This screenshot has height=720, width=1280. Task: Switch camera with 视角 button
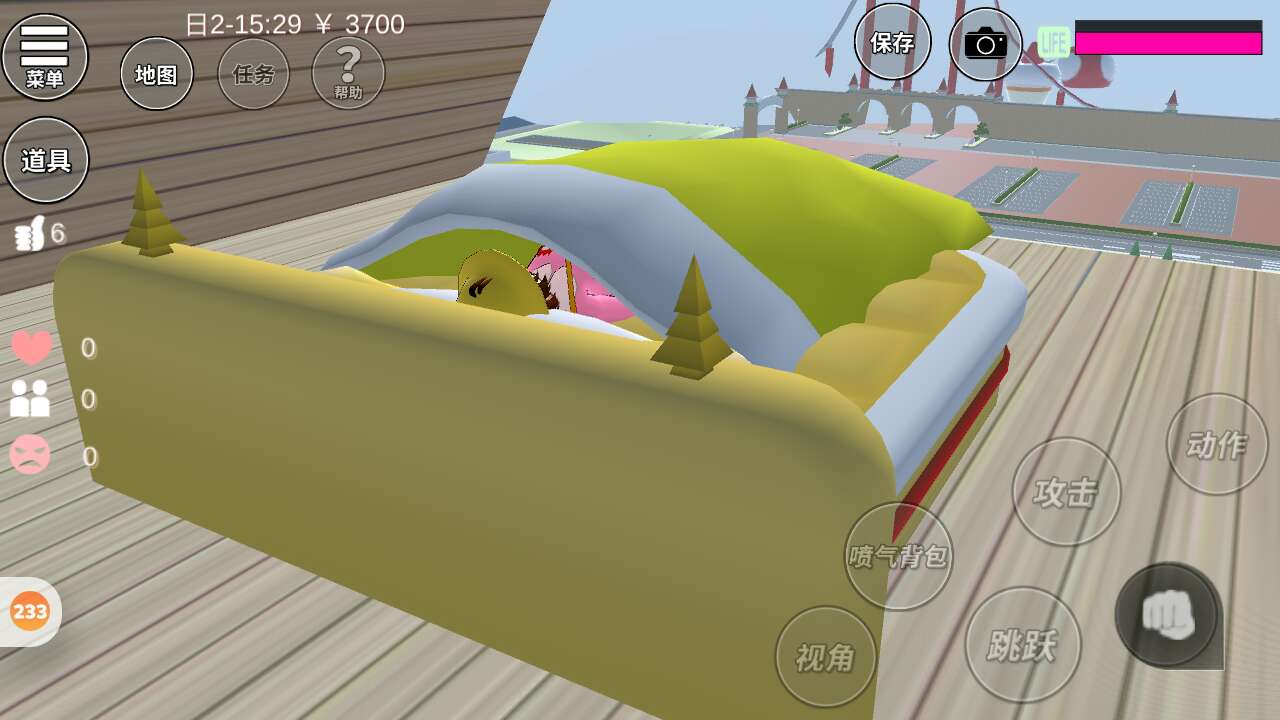825,656
